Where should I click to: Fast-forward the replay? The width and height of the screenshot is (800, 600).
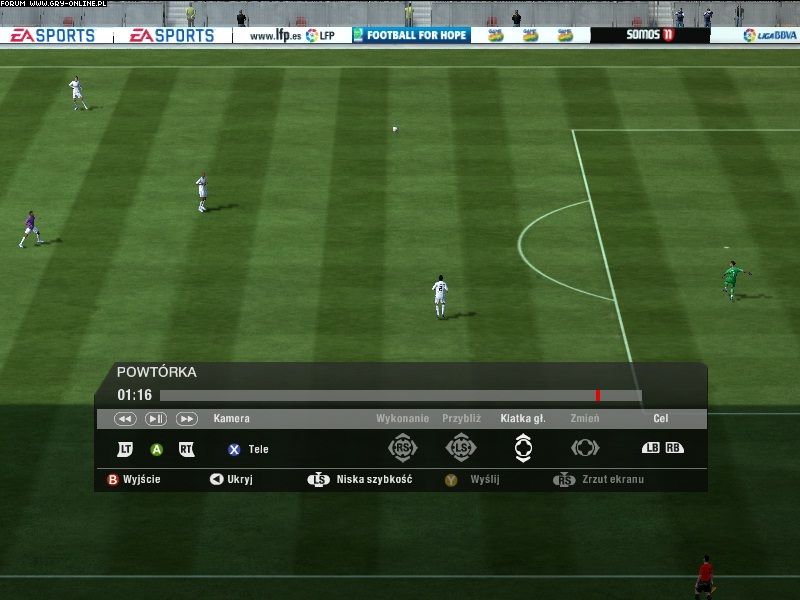(187, 419)
